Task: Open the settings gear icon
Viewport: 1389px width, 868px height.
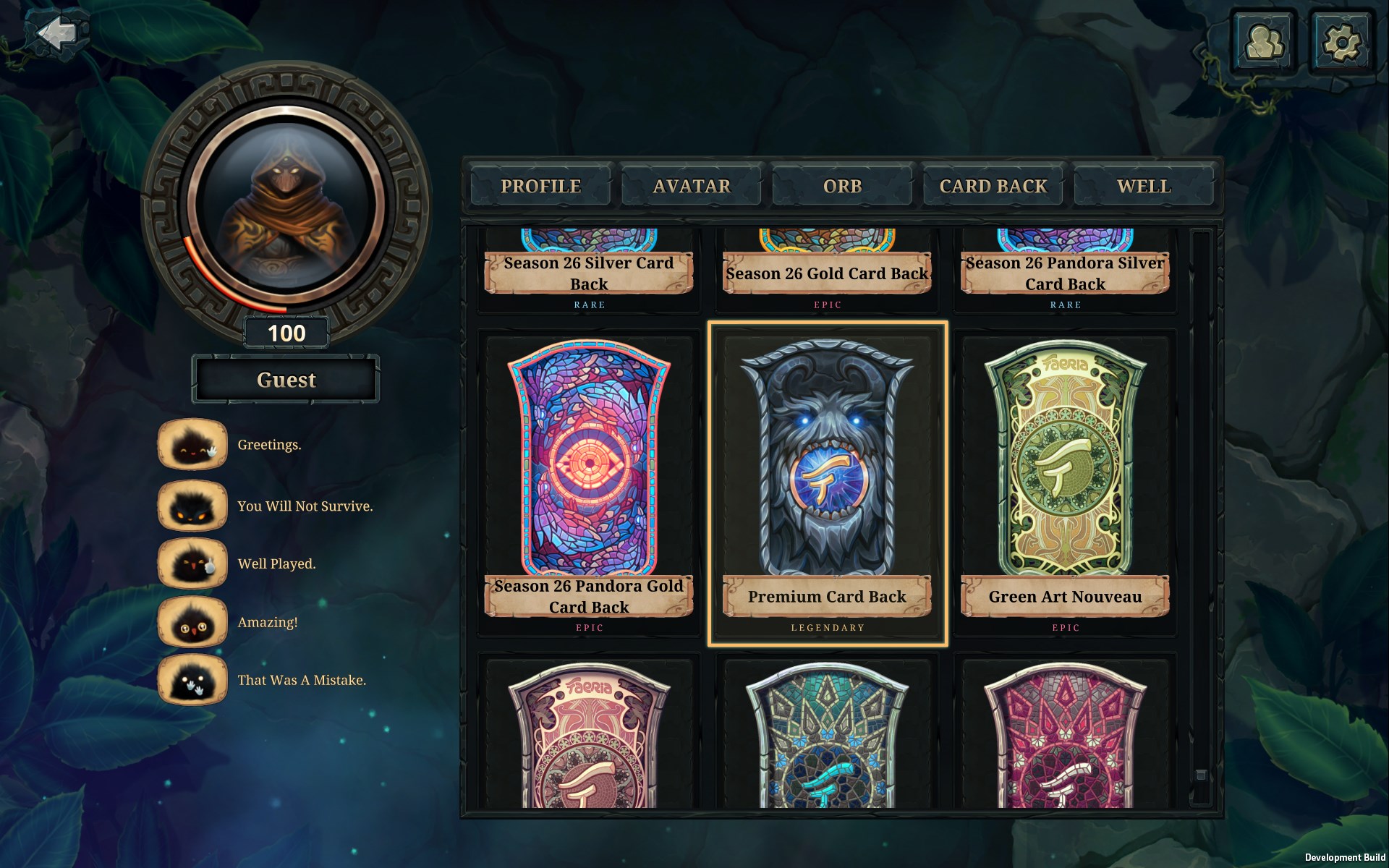Action: coord(1343,41)
